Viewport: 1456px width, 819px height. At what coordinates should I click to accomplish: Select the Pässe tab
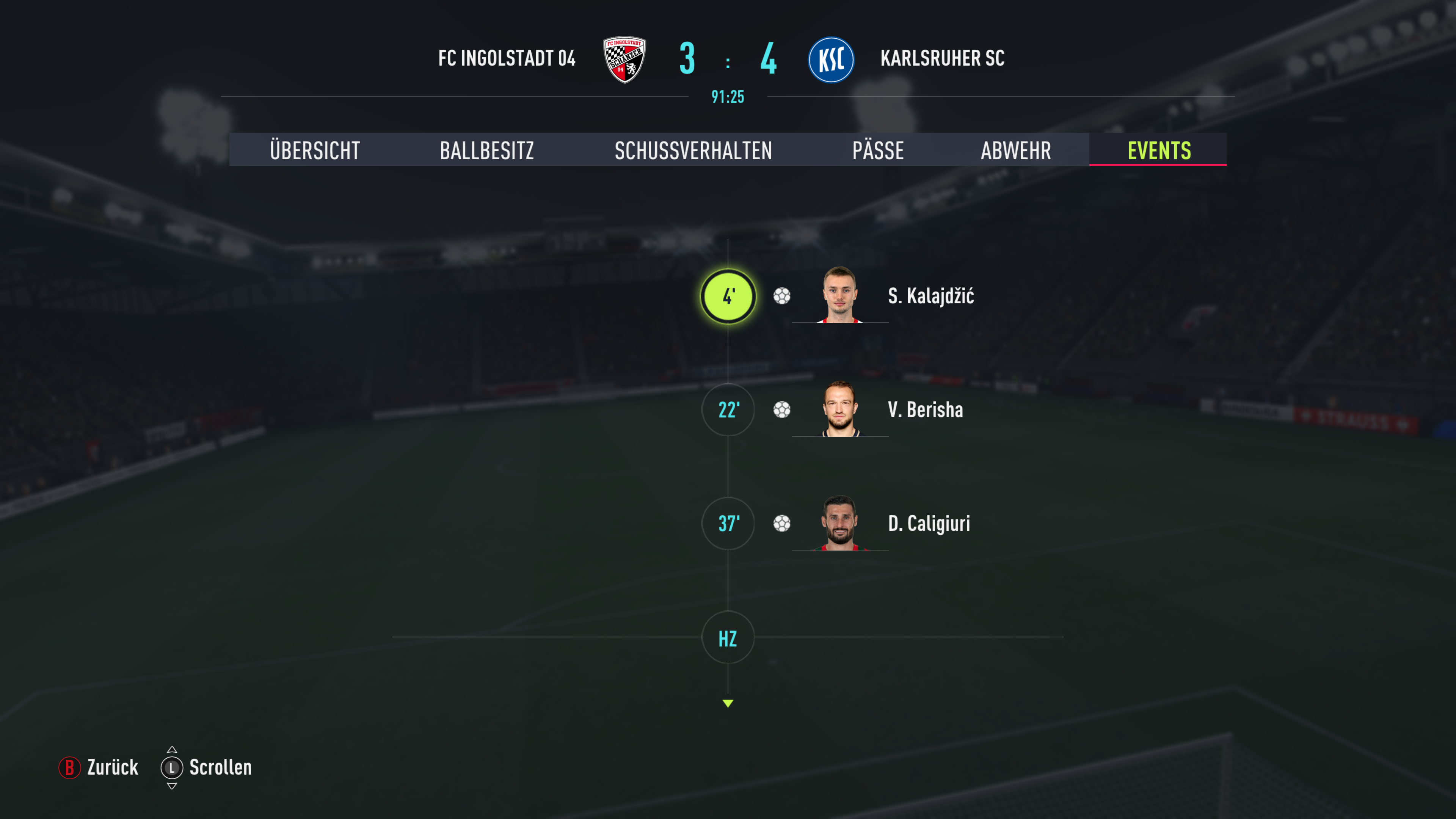point(878,151)
